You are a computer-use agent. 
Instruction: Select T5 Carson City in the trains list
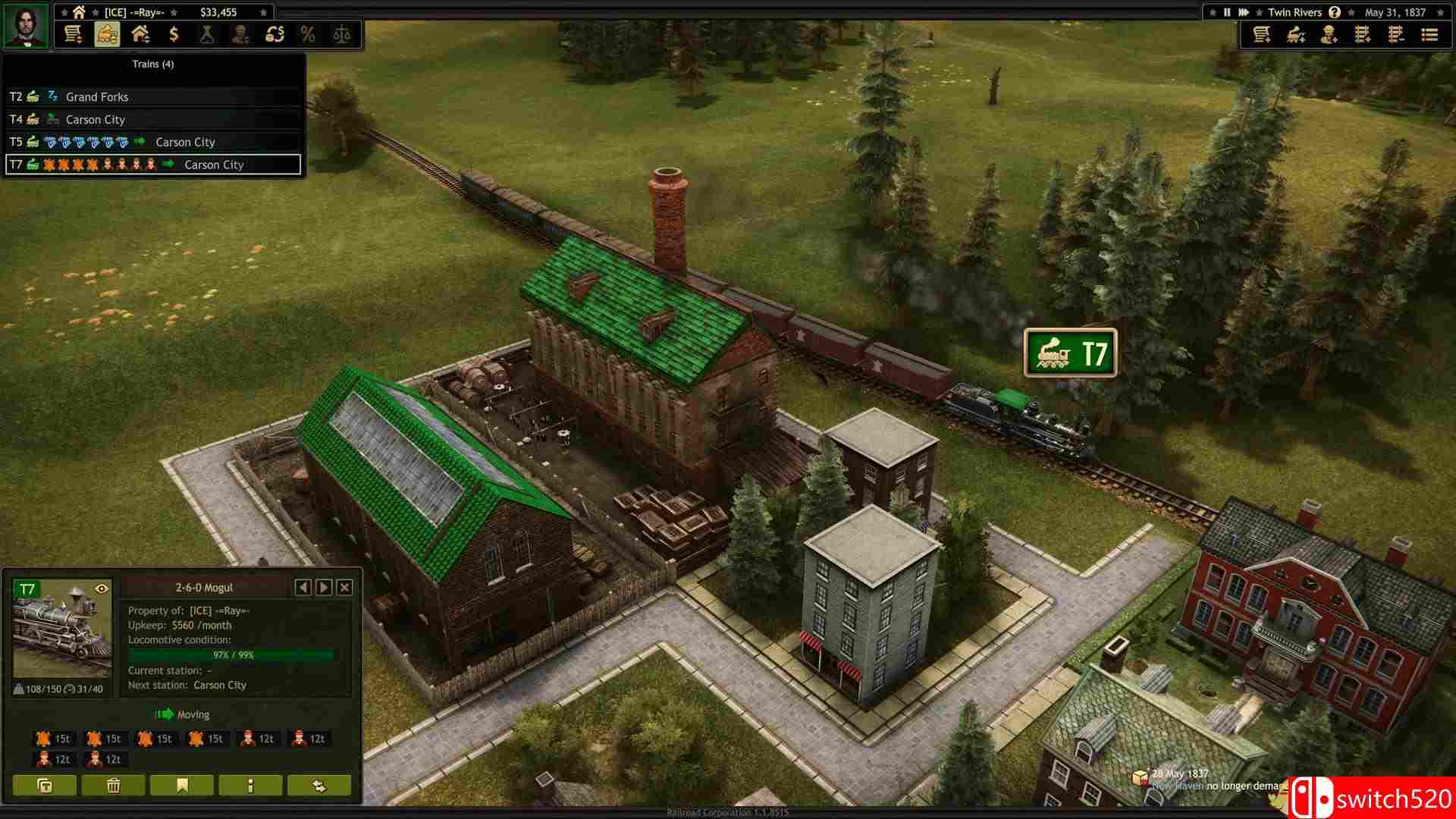click(x=152, y=142)
